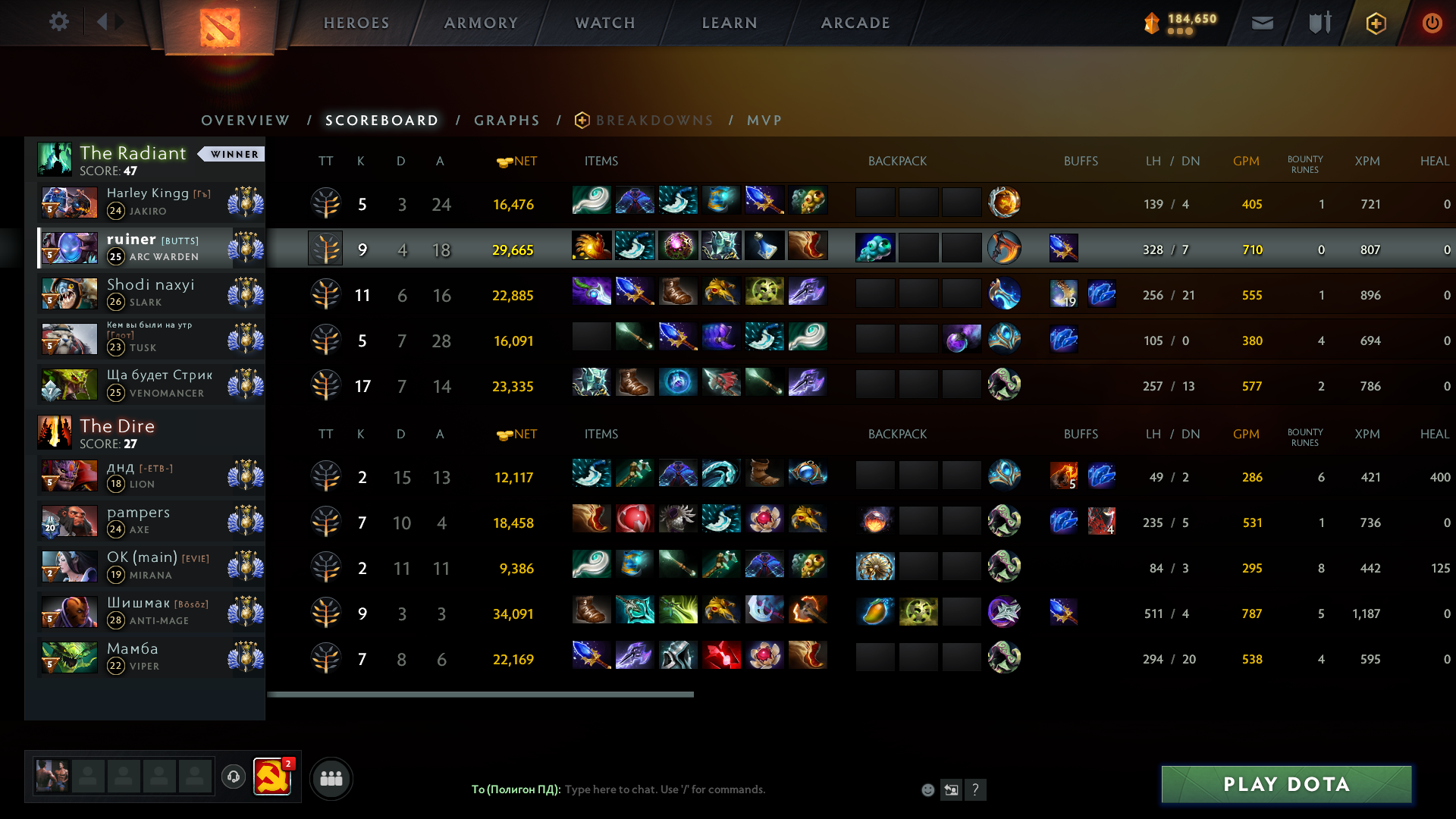Open the party group icon button

pos(331,778)
